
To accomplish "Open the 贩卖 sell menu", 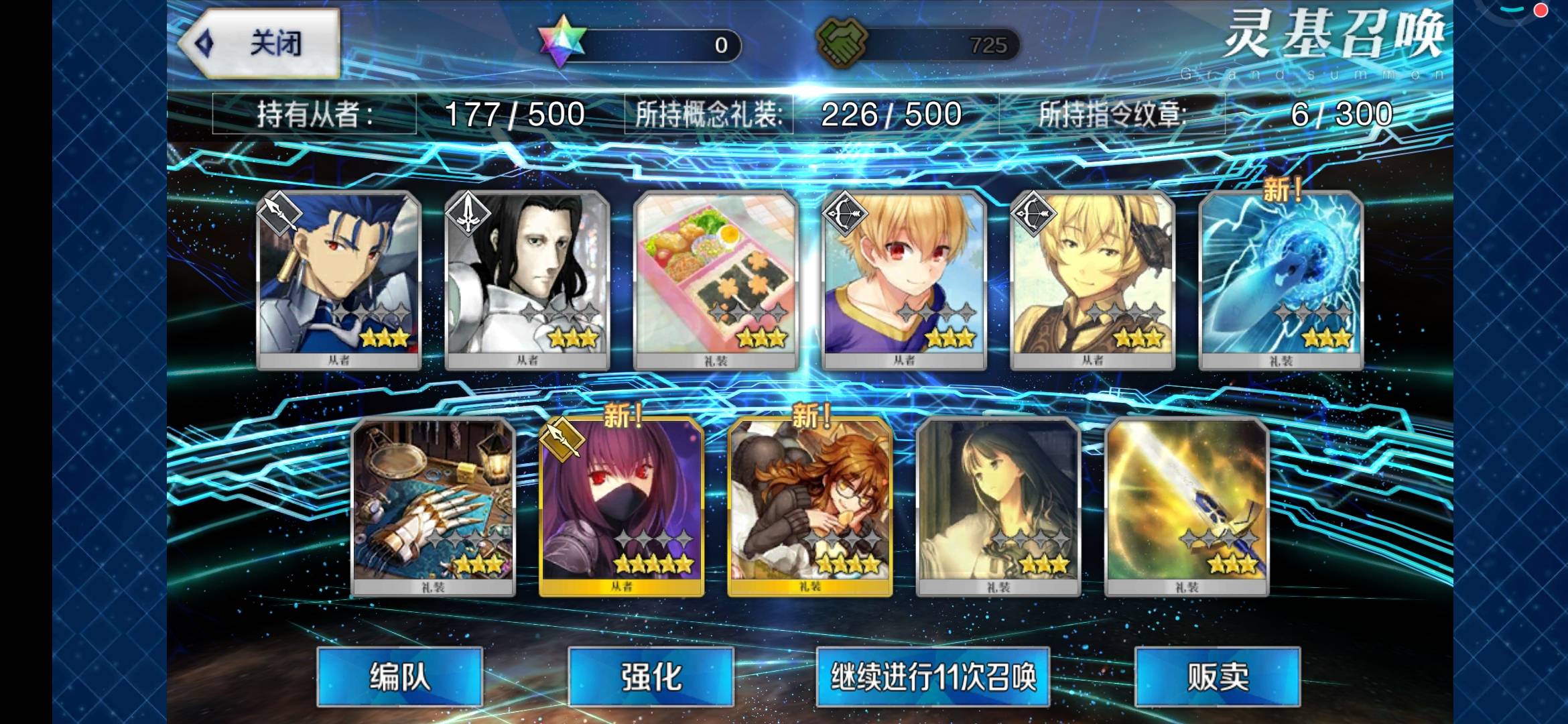I will [1218, 676].
